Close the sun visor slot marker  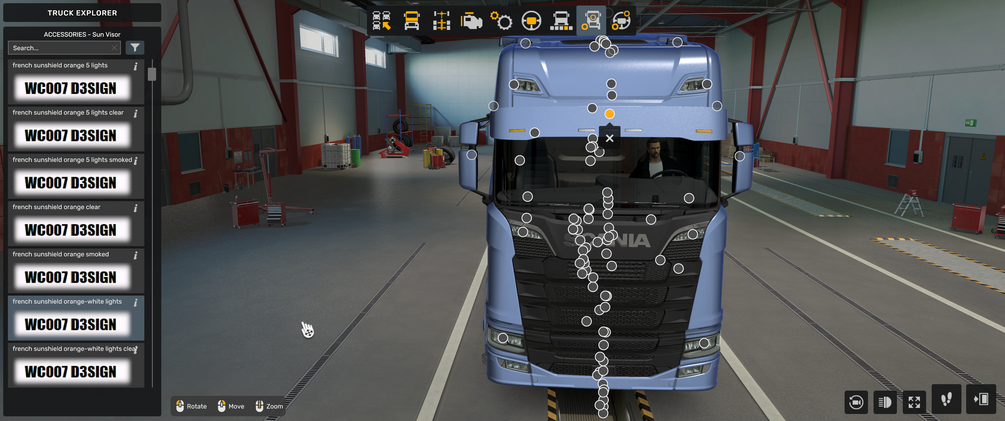click(x=609, y=138)
